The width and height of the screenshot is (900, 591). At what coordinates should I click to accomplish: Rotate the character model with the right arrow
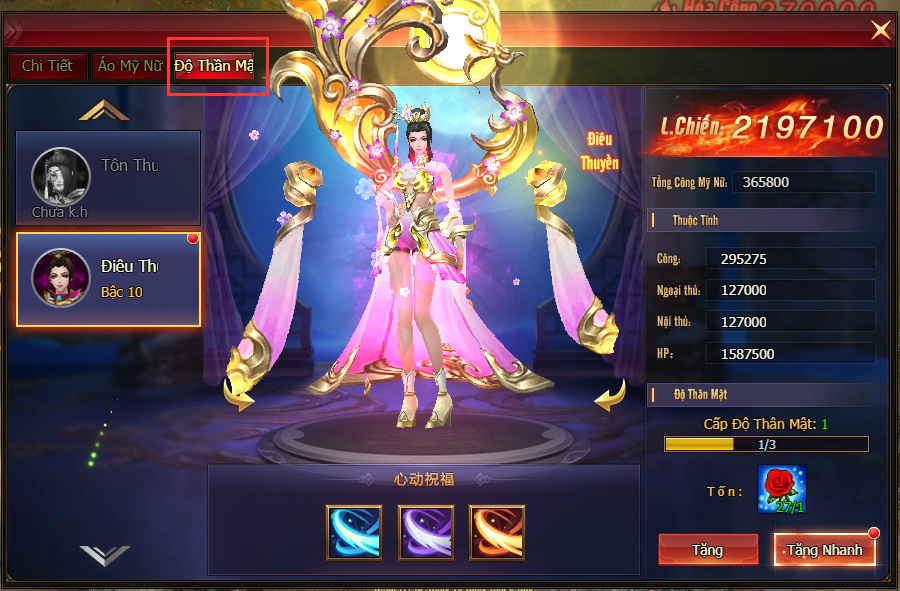(610, 398)
